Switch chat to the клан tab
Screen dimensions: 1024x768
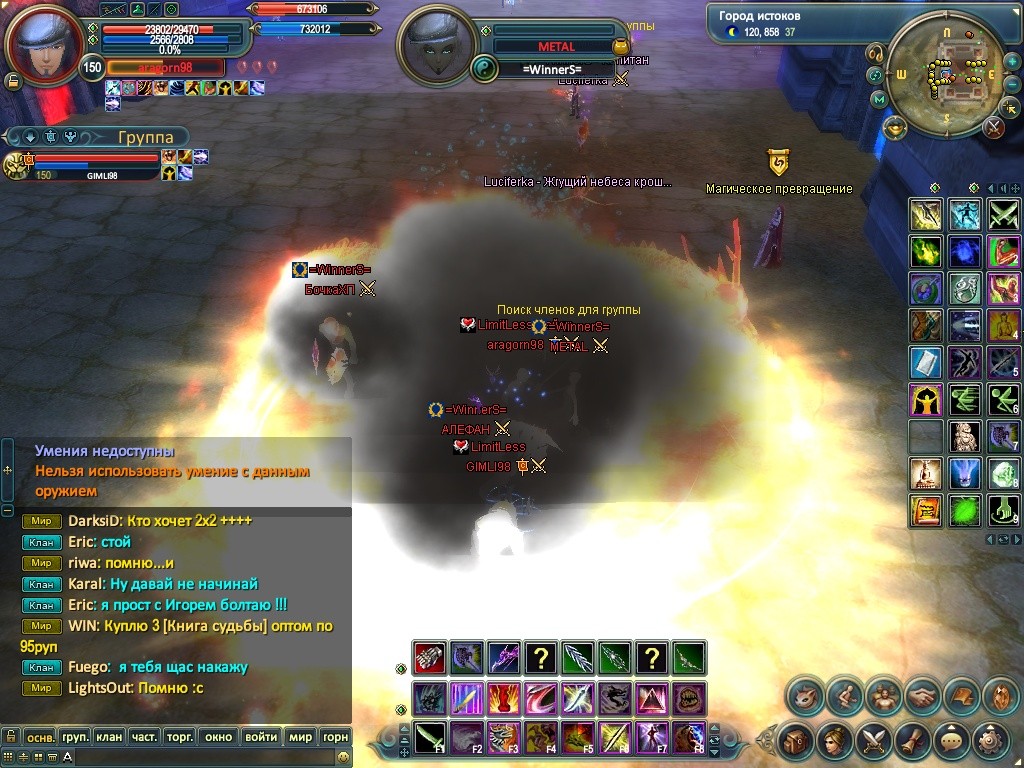pyautogui.click(x=109, y=737)
